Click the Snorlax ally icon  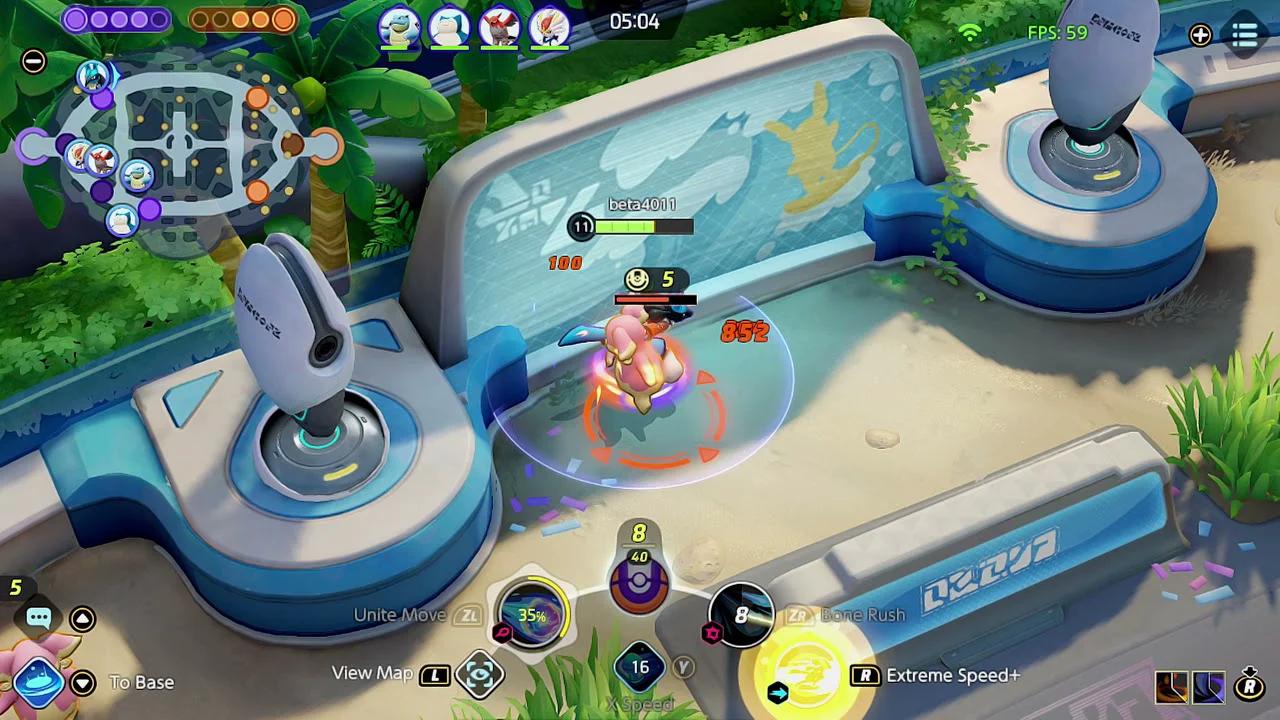[x=449, y=28]
